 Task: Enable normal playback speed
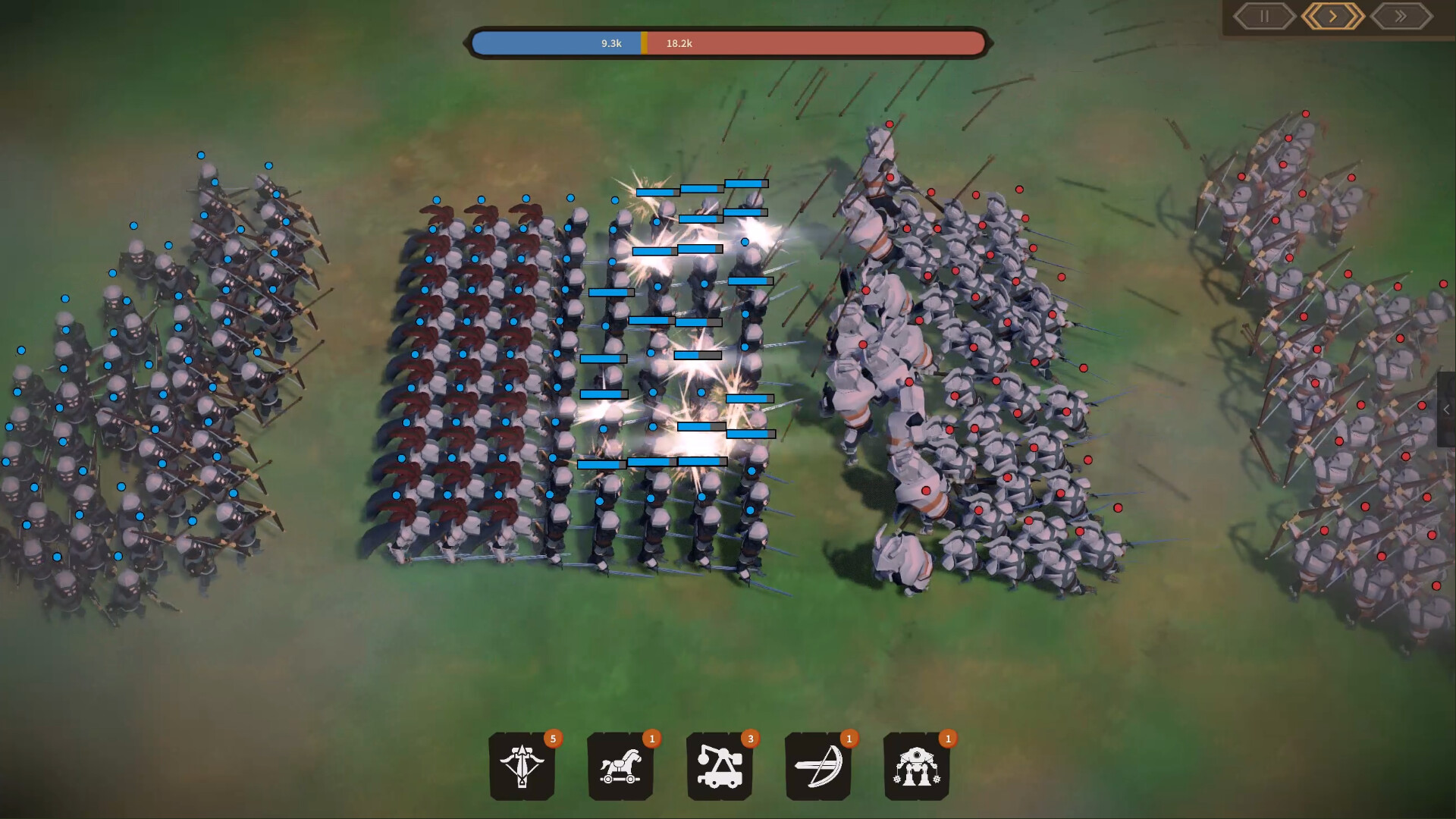point(1332,16)
